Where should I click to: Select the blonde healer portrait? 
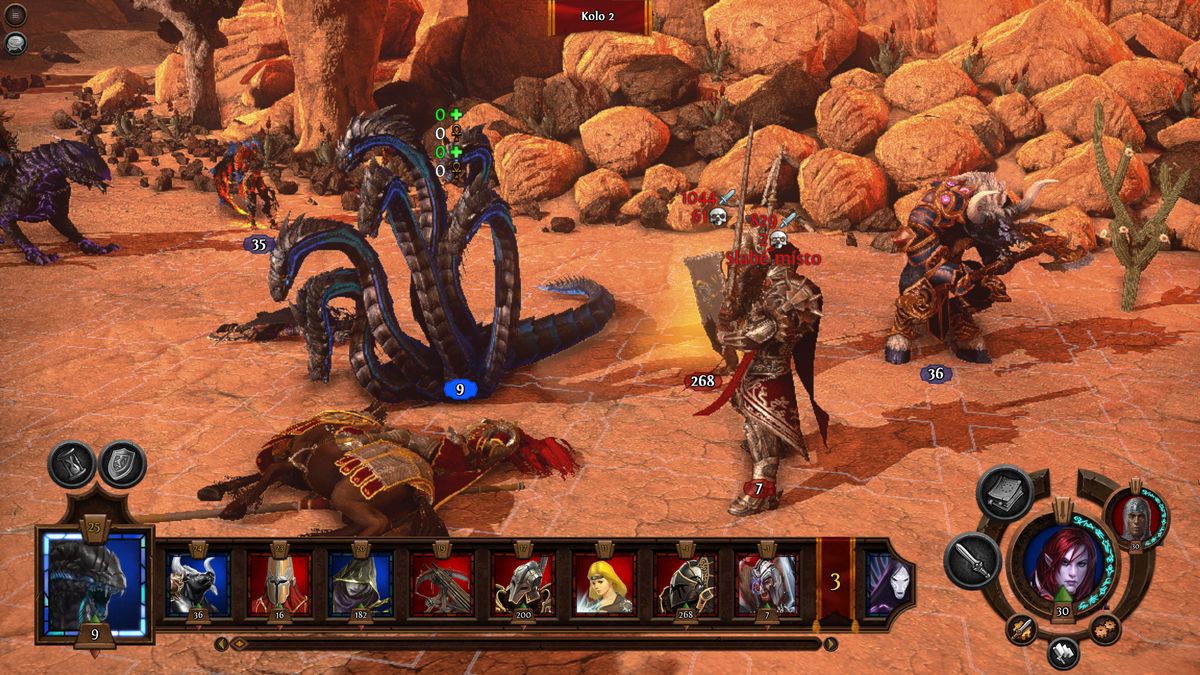point(604,582)
